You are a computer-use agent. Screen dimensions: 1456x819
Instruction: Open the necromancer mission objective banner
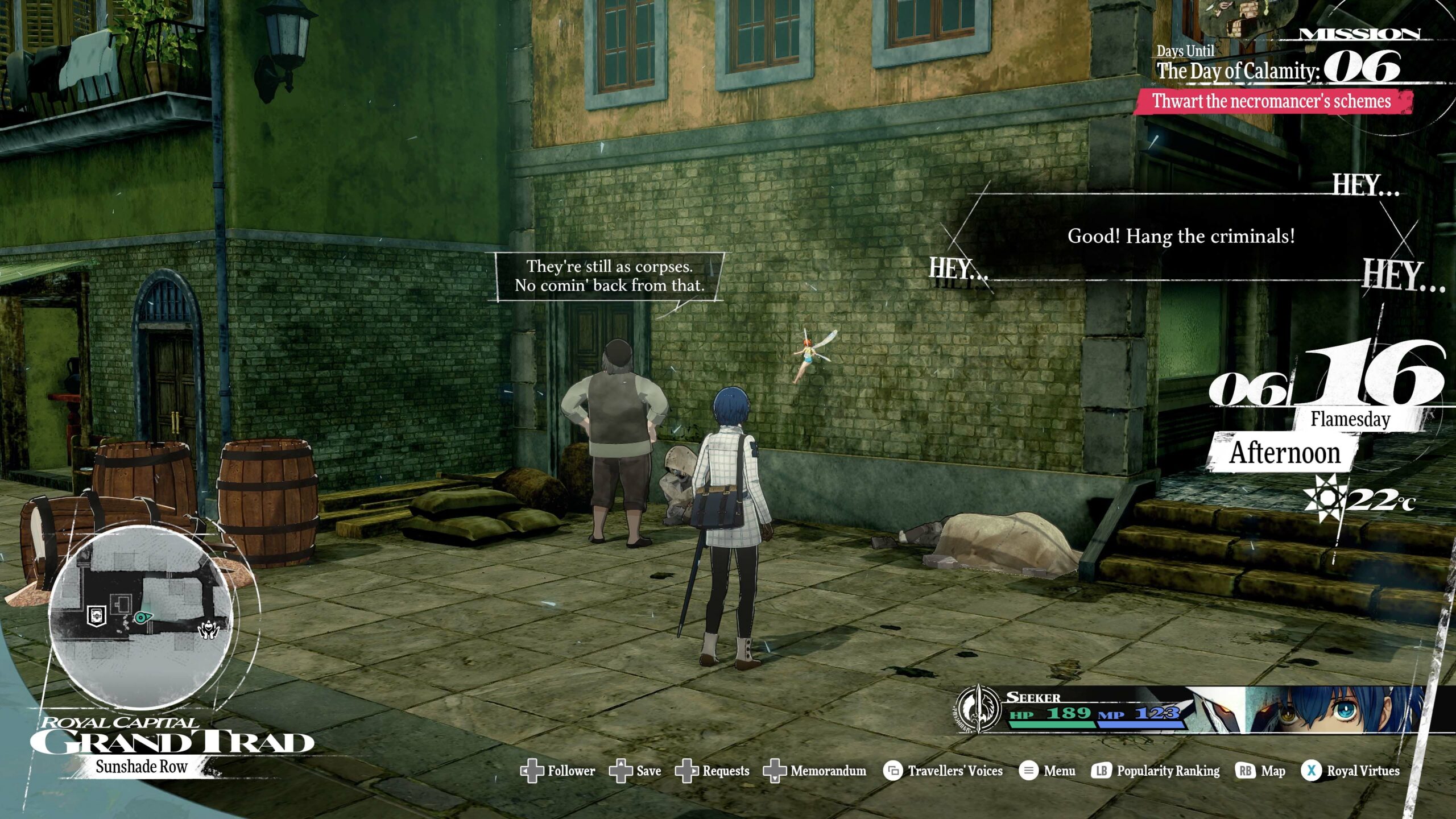1272,101
